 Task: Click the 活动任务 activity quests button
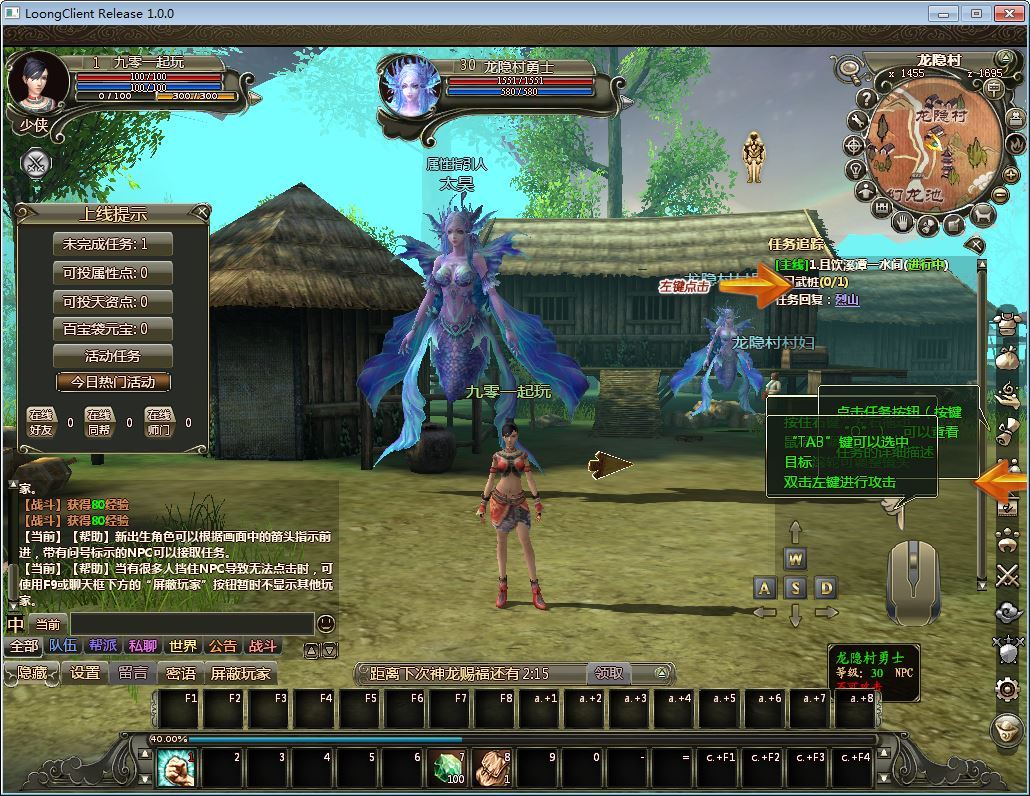click(112, 356)
